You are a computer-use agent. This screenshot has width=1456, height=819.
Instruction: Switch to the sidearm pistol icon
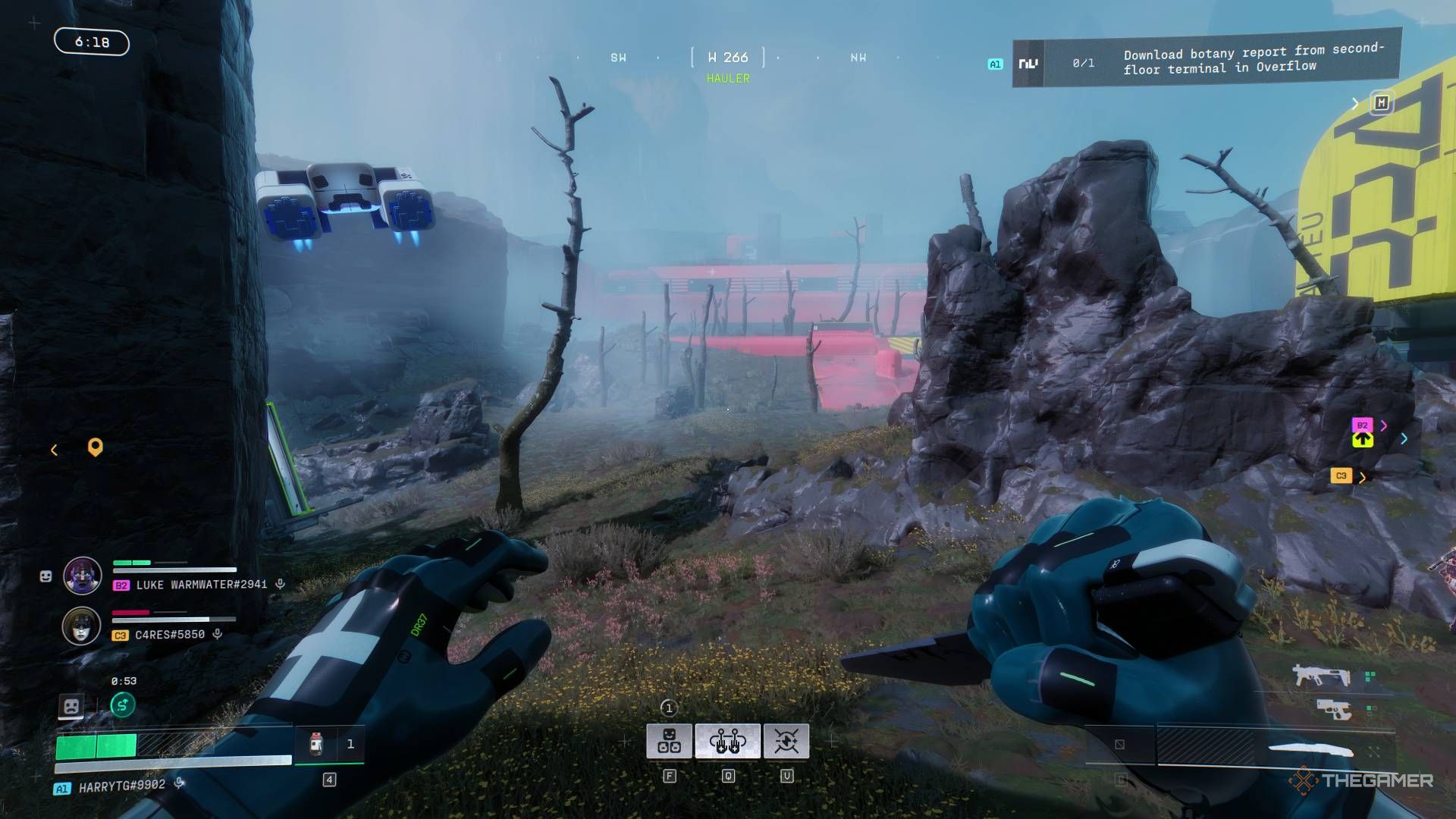[1335, 710]
